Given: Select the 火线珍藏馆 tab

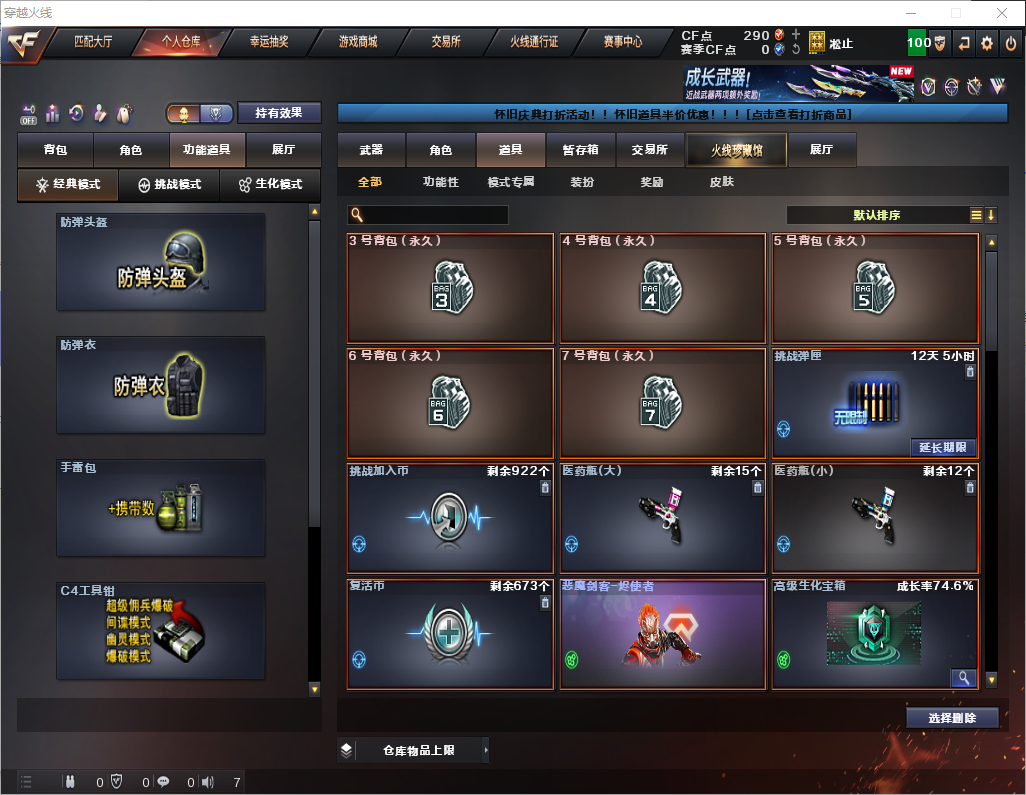Looking at the screenshot, I should tap(736, 150).
